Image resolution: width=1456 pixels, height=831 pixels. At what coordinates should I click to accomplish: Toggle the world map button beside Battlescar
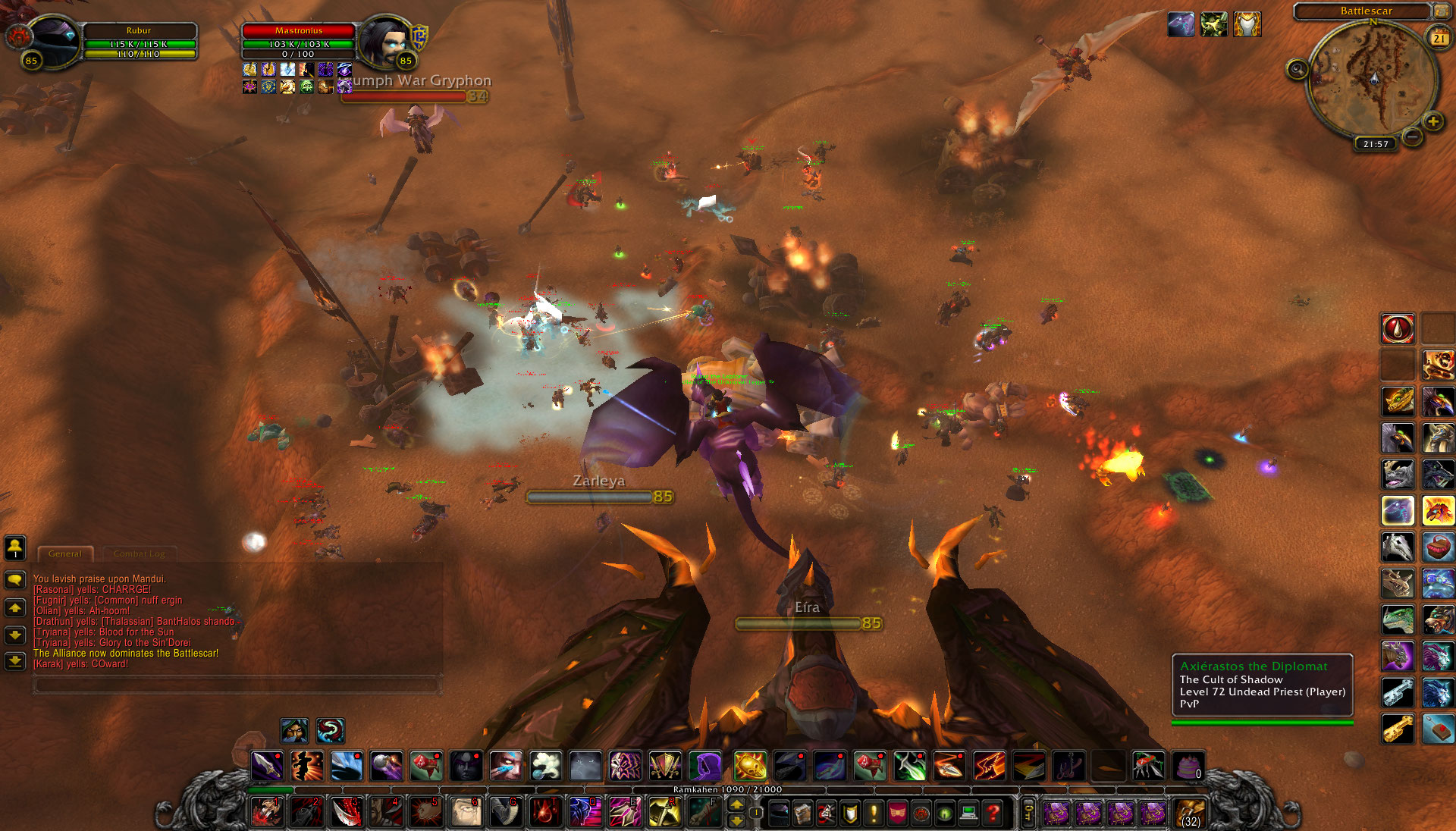pyautogui.click(x=1441, y=11)
